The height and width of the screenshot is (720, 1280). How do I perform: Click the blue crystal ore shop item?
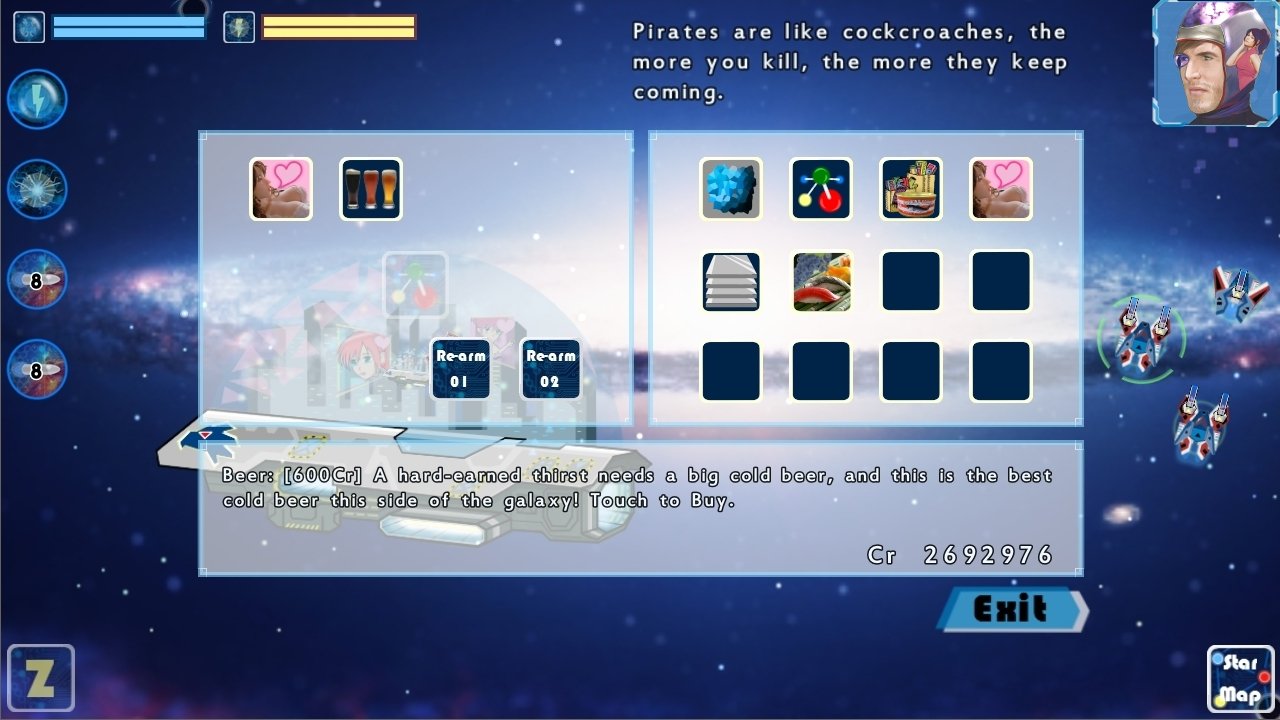731,190
